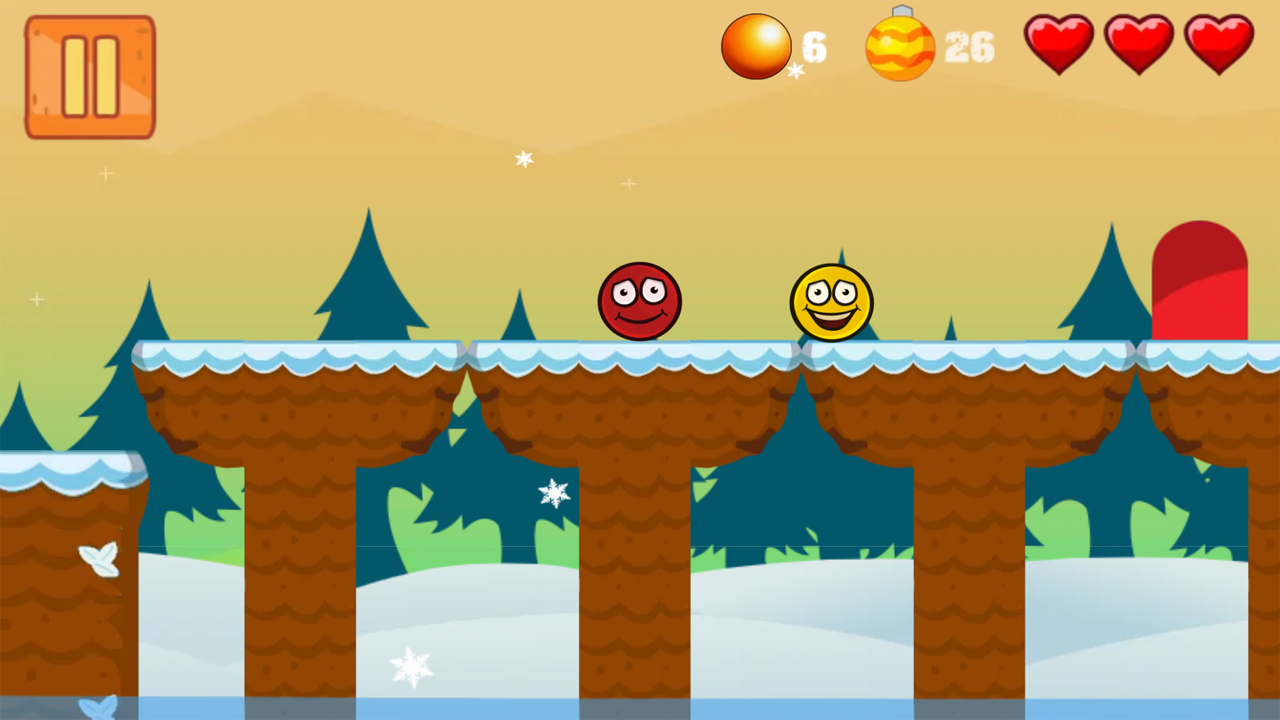The width and height of the screenshot is (1280, 720).
Task: Click the red arched level exit door
Action: coord(1199,280)
